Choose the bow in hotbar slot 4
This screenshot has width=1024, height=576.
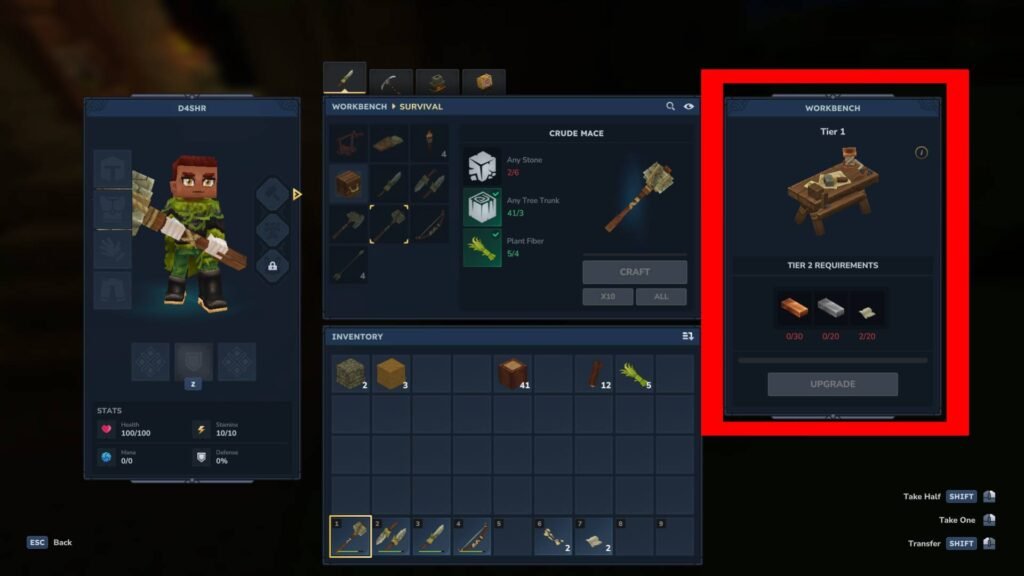pos(472,537)
